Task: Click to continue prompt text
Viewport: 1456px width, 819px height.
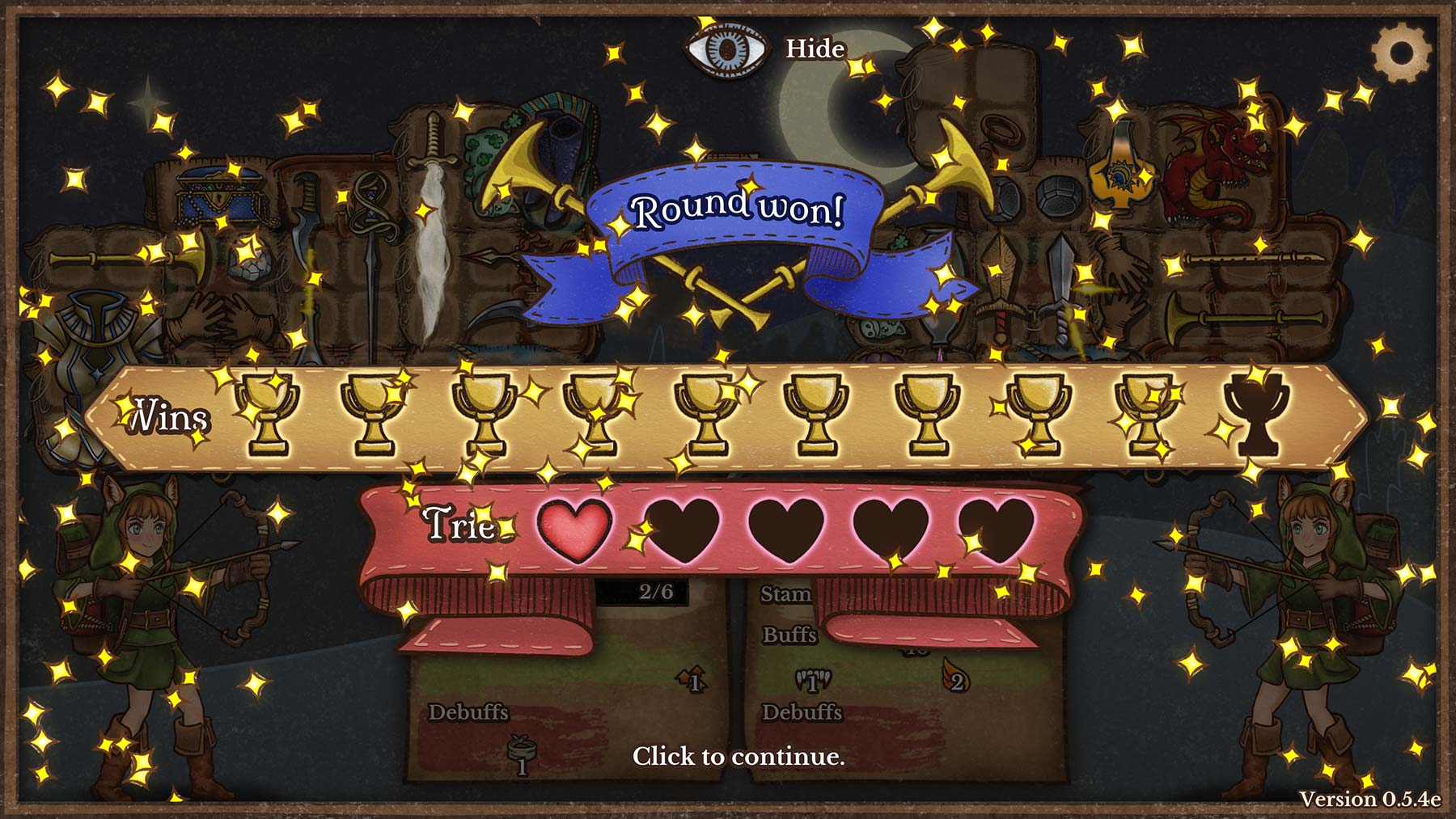Action: [x=738, y=756]
